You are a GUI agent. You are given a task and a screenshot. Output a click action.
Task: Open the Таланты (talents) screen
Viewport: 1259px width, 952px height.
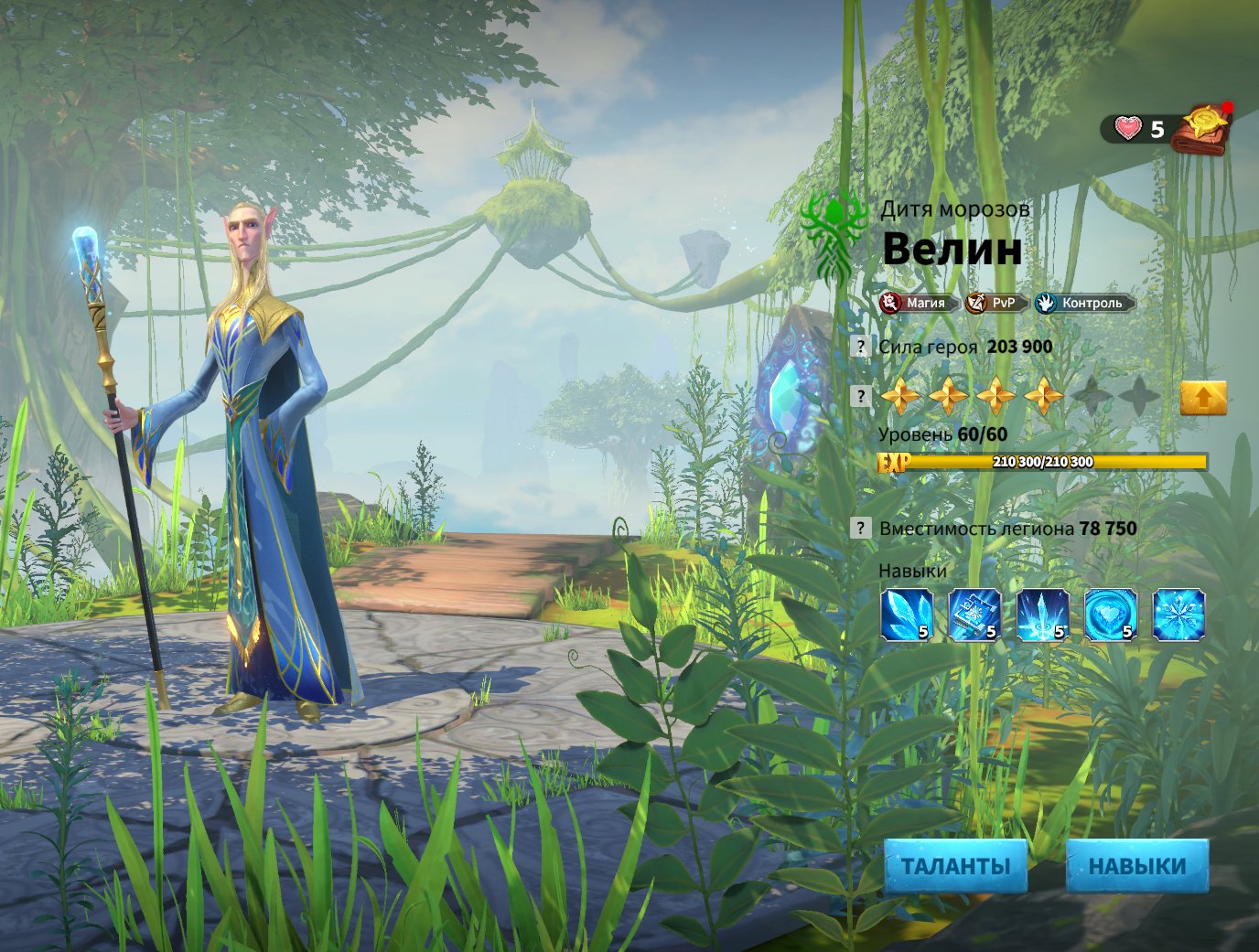coord(955,866)
